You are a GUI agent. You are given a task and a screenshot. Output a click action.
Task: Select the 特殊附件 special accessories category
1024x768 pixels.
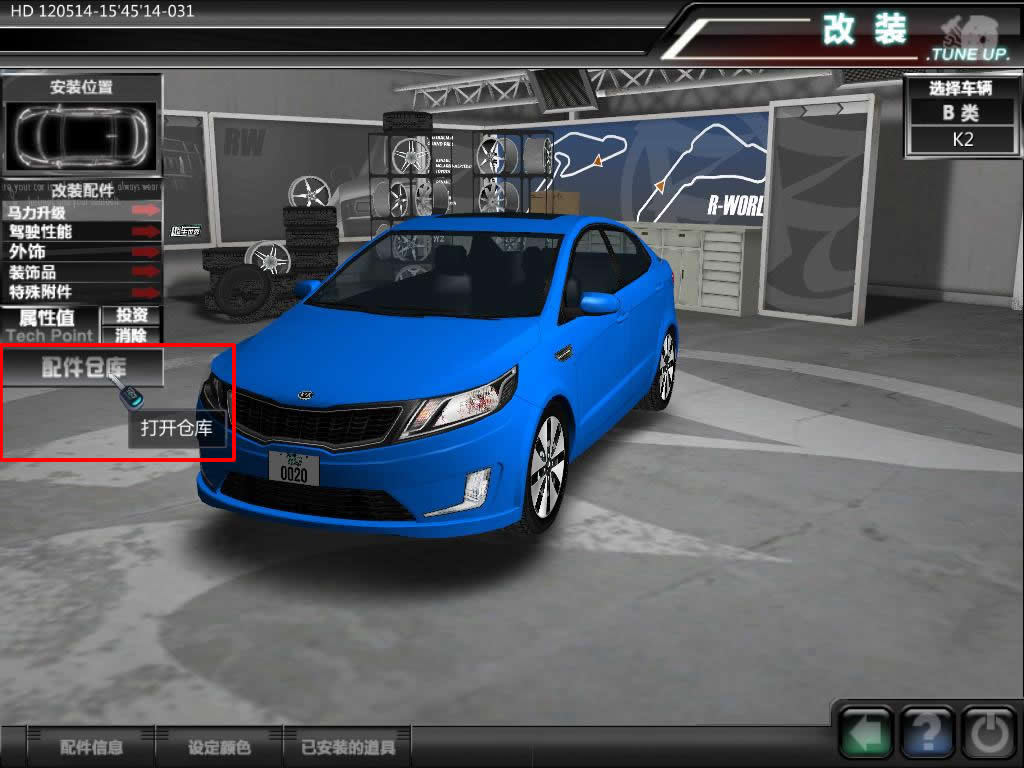click(82, 292)
